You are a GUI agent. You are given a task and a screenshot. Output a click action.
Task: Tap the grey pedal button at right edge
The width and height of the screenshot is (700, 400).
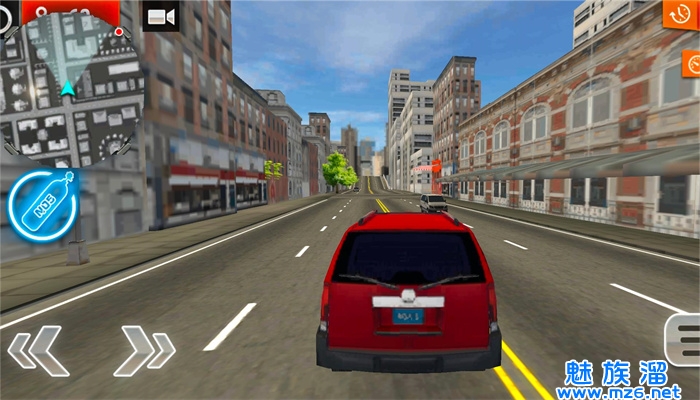683,340
